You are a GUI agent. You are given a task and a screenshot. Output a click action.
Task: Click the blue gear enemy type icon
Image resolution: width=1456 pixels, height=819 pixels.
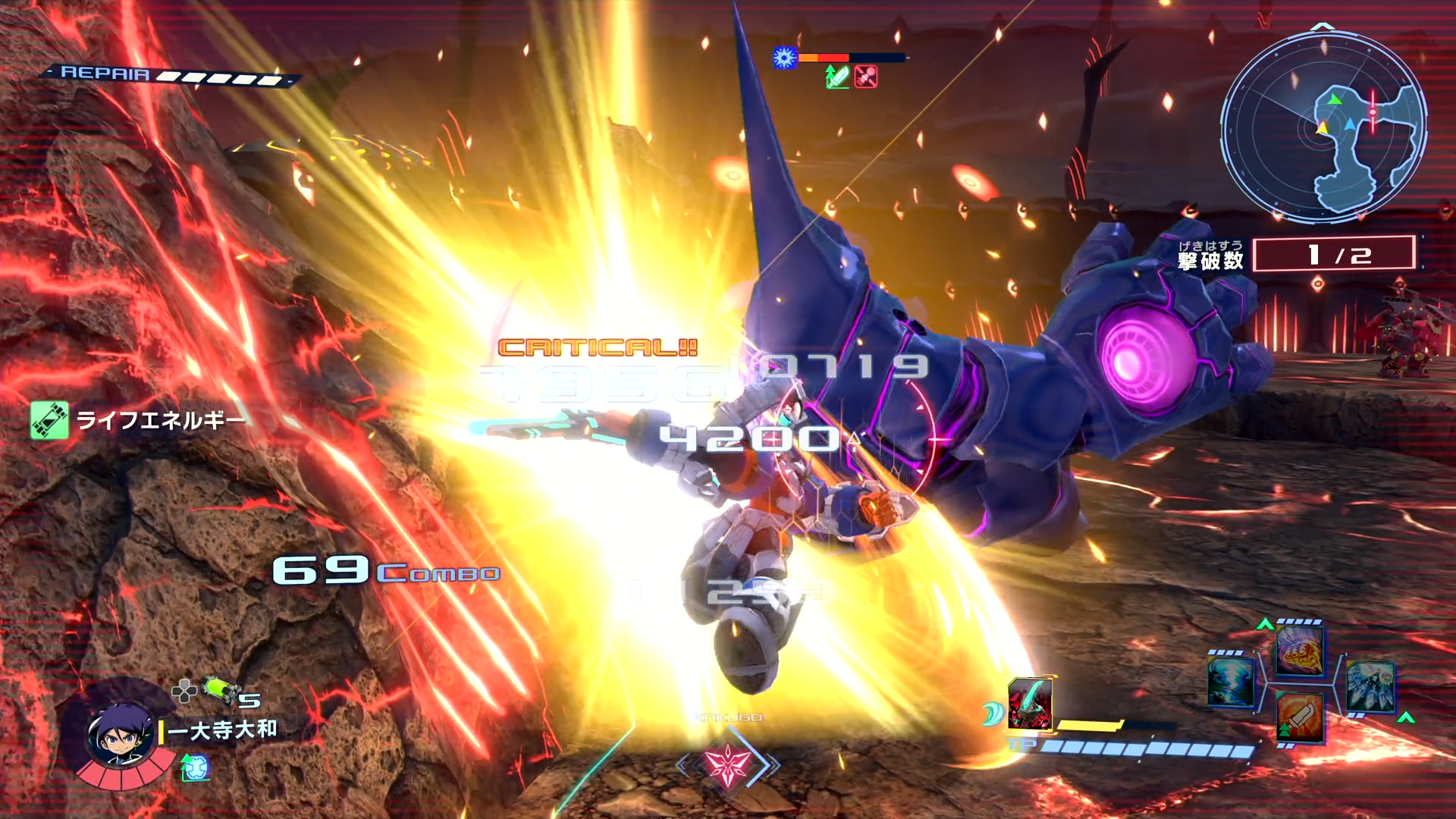[x=784, y=58]
